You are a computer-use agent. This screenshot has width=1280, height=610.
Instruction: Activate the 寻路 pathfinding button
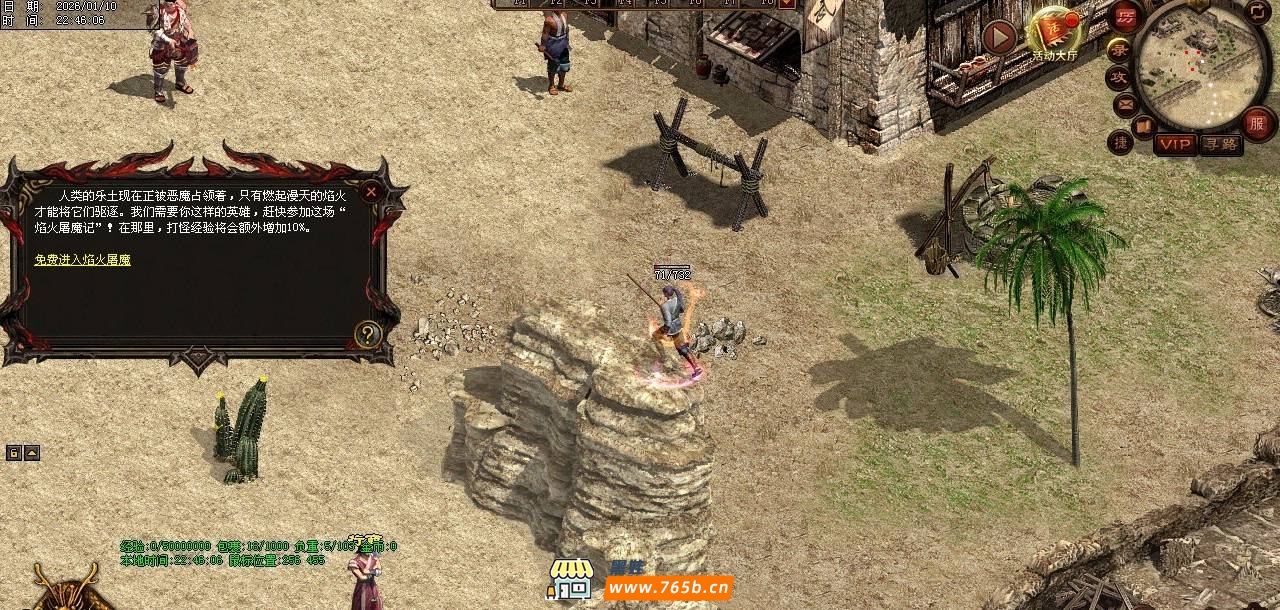tap(1221, 144)
